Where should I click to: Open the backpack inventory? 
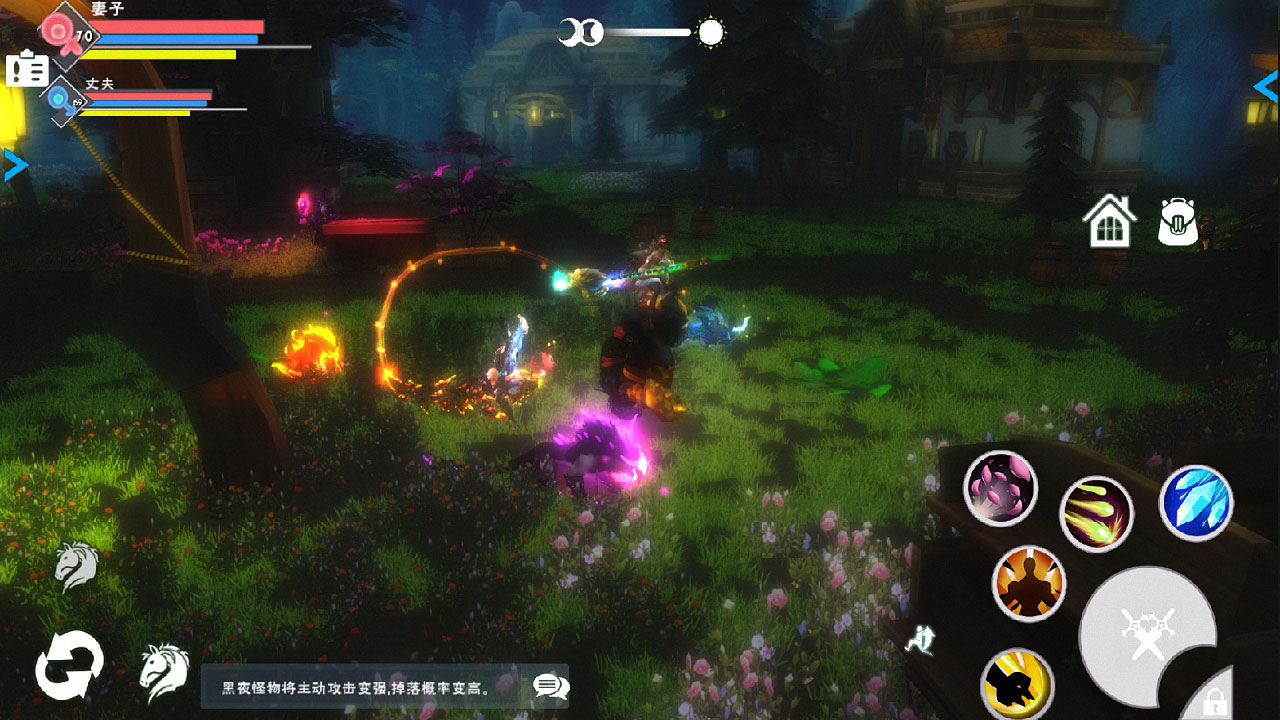[1178, 221]
